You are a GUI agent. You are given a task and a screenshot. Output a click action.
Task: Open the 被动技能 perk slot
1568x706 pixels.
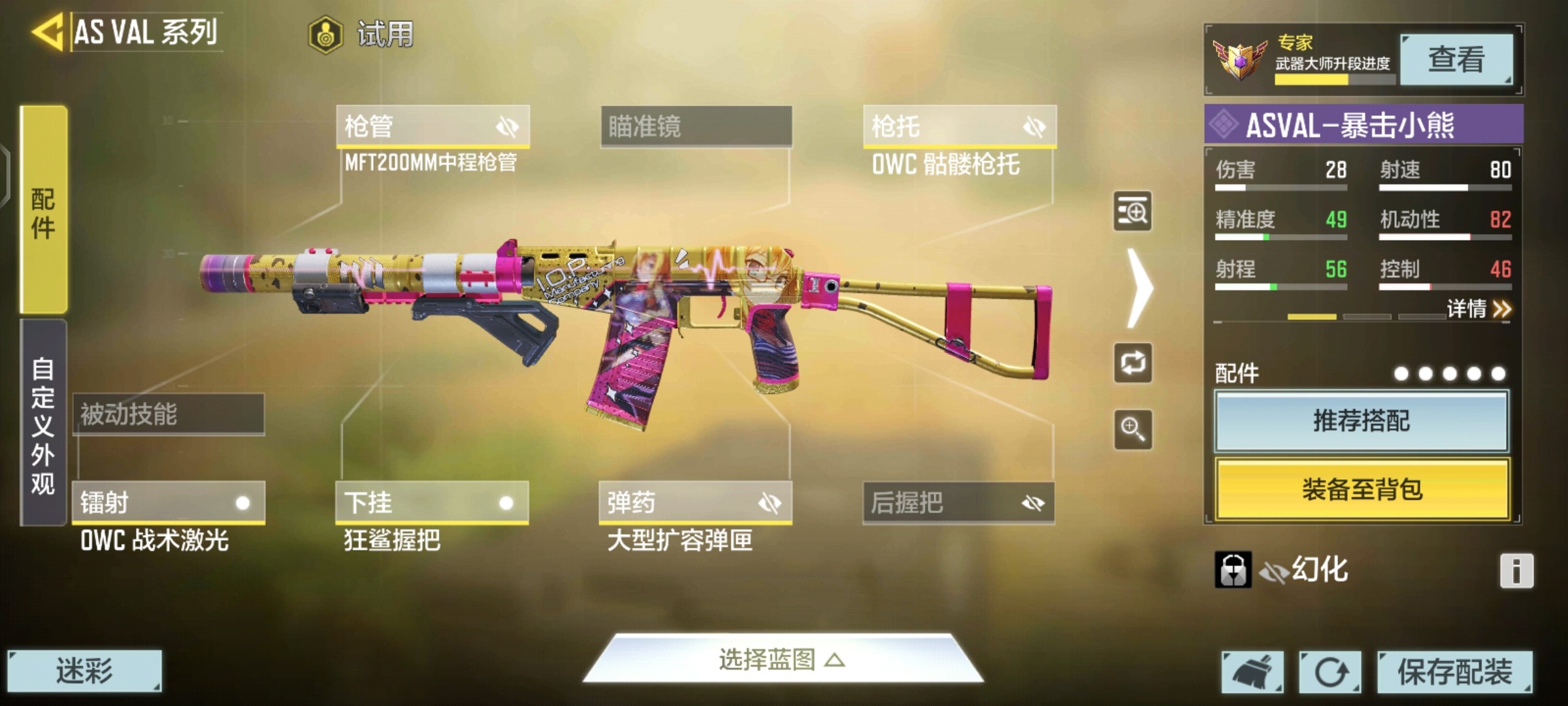pyautogui.click(x=169, y=414)
